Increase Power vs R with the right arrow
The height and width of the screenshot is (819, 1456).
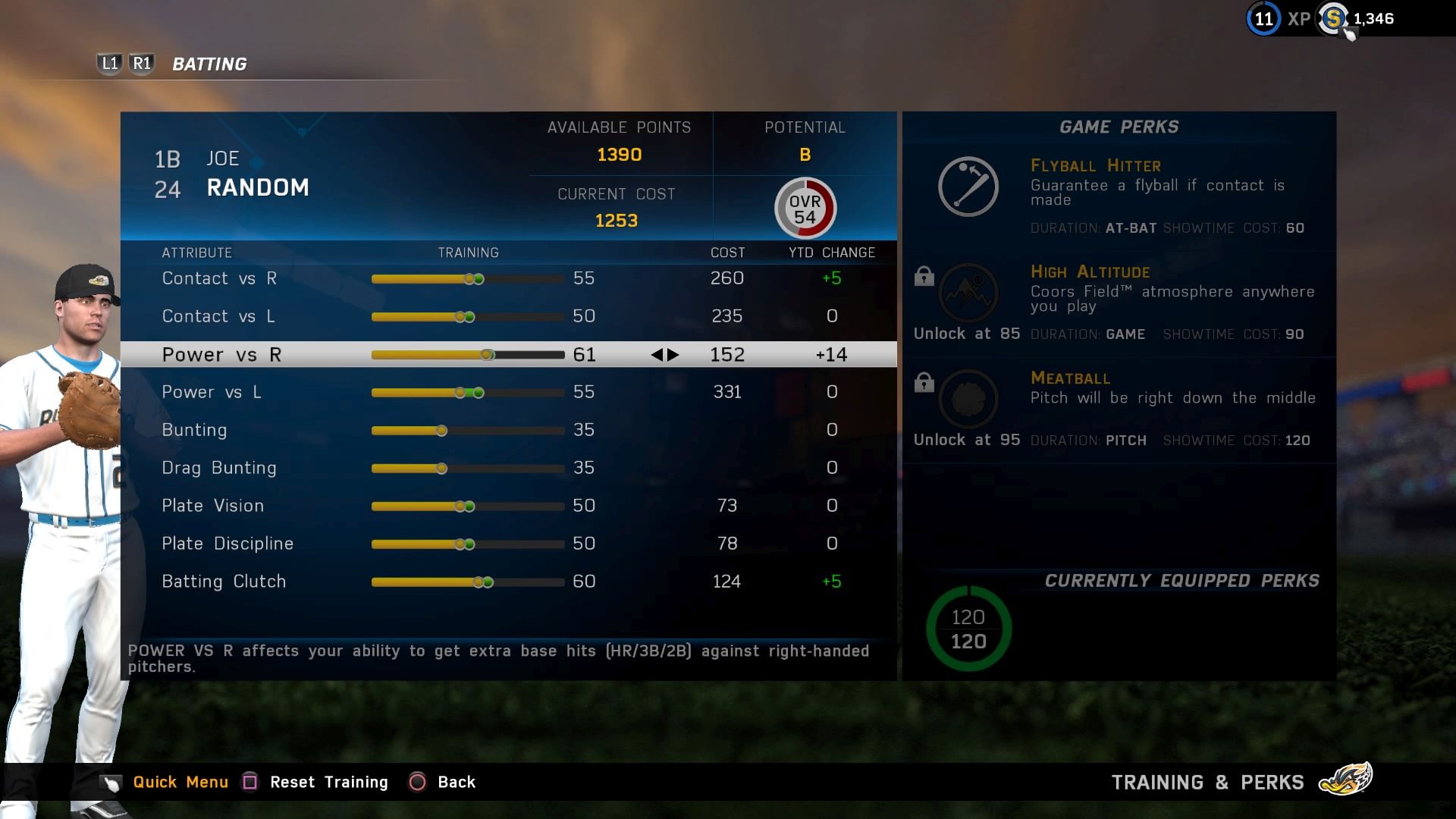tap(673, 355)
